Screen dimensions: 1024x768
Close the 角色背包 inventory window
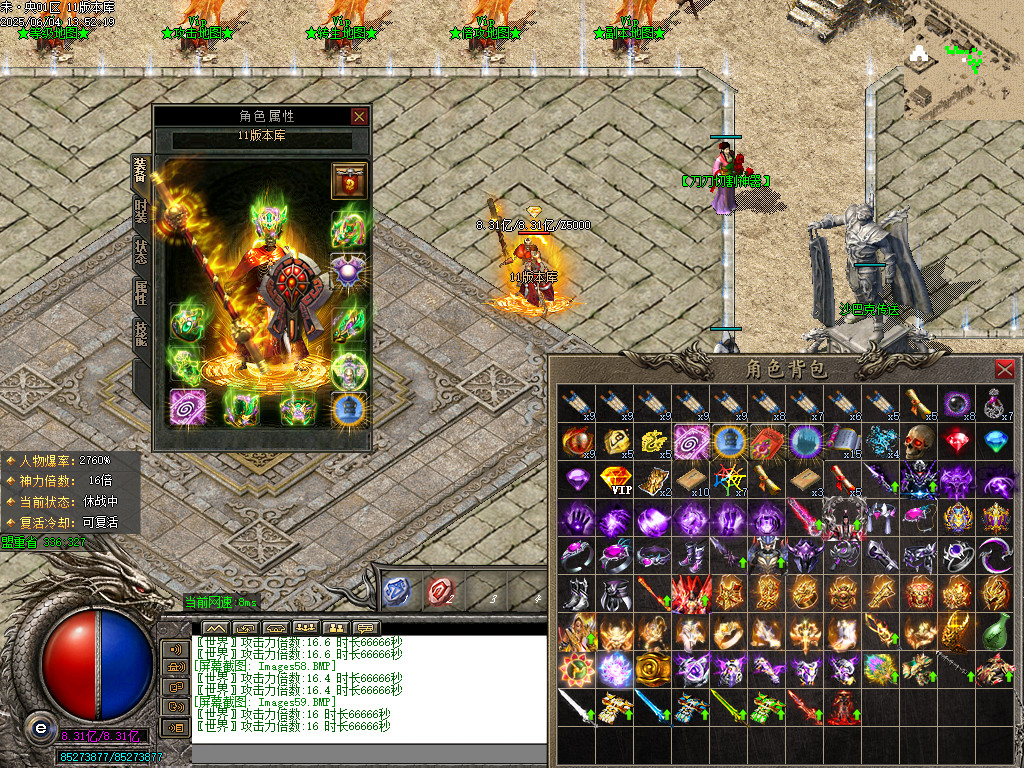[1004, 368]
